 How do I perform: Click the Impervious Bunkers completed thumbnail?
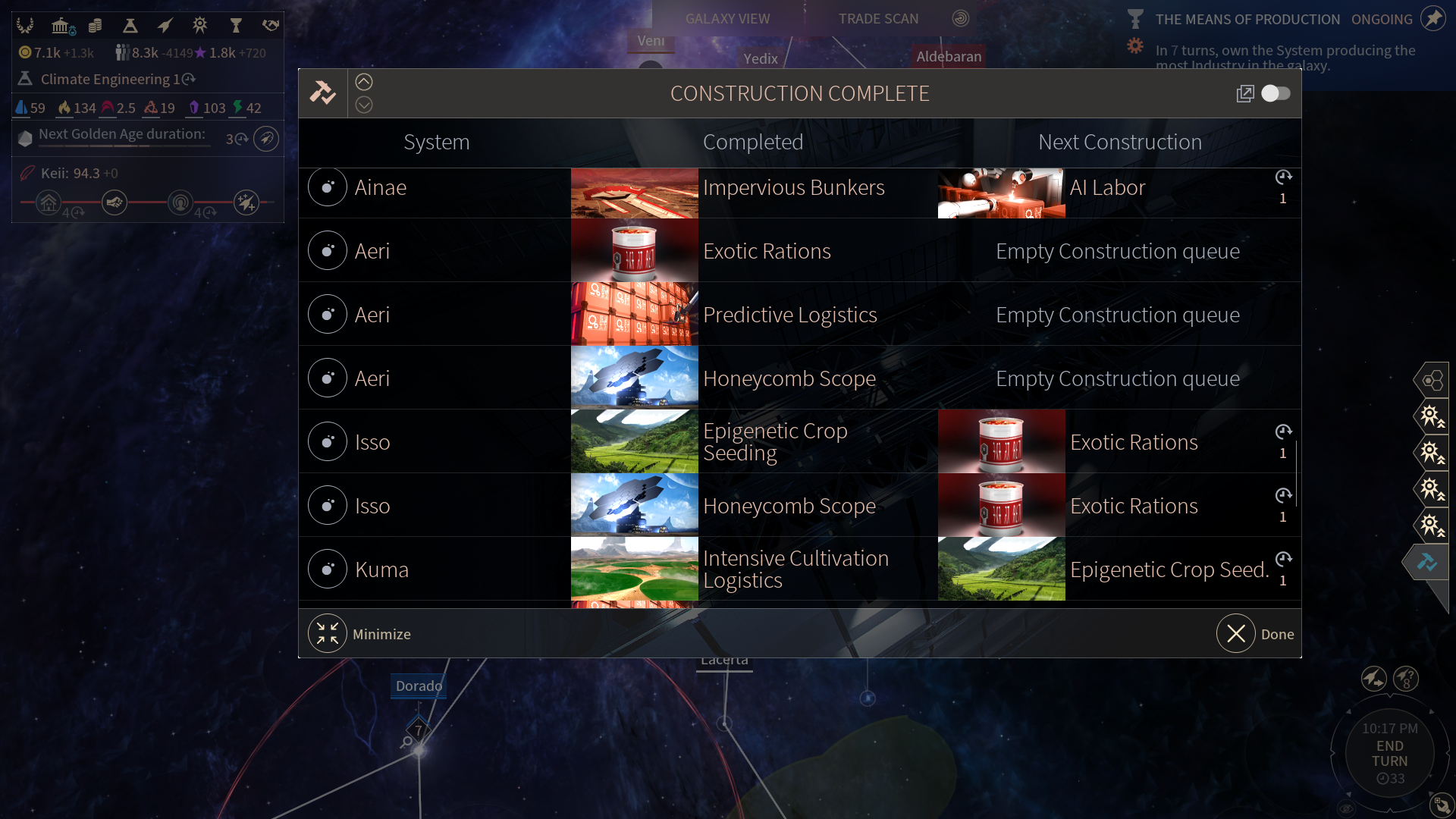tap(634, 193)
